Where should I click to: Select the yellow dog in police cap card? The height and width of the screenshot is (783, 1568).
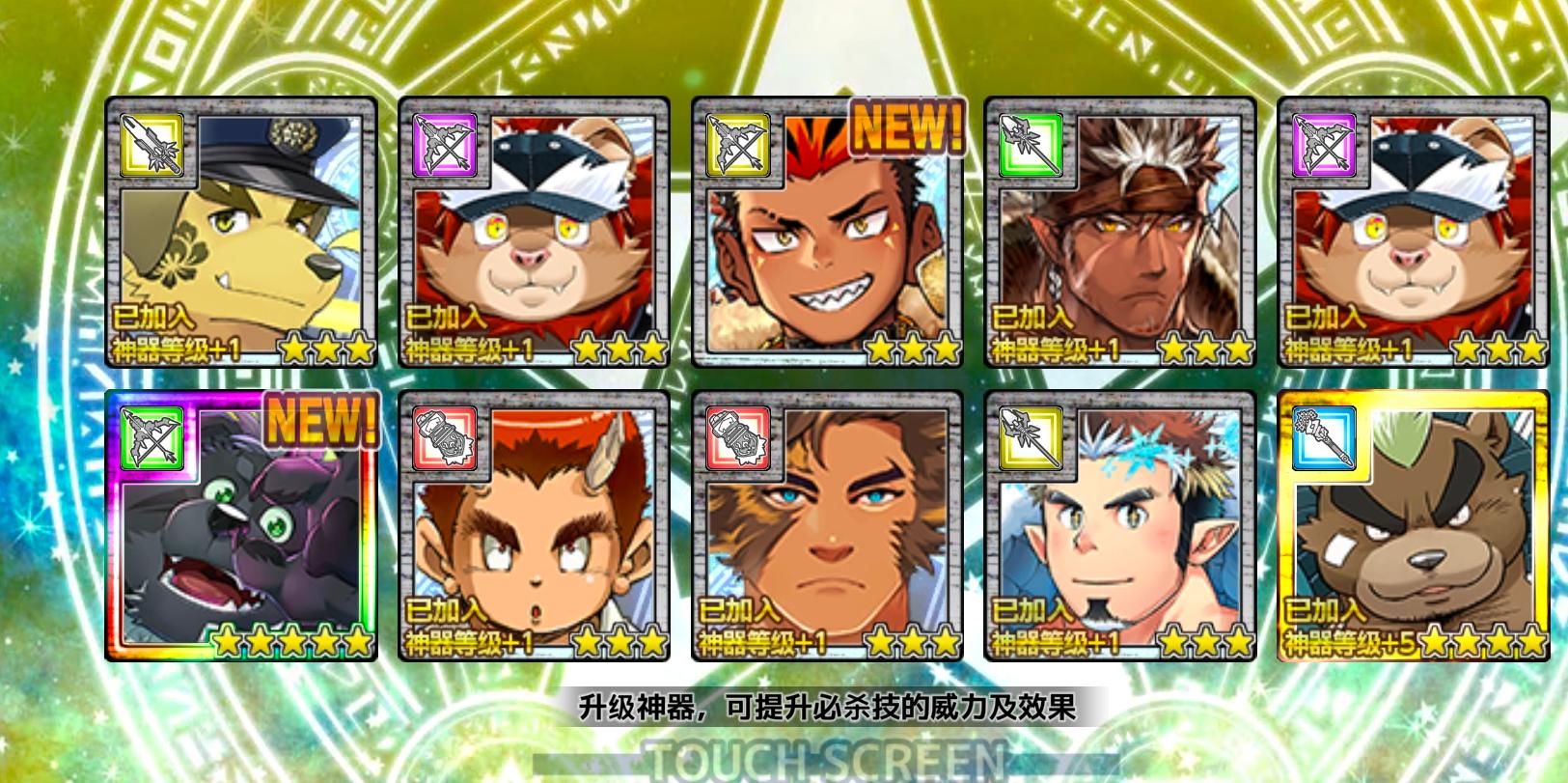point(241,233)
